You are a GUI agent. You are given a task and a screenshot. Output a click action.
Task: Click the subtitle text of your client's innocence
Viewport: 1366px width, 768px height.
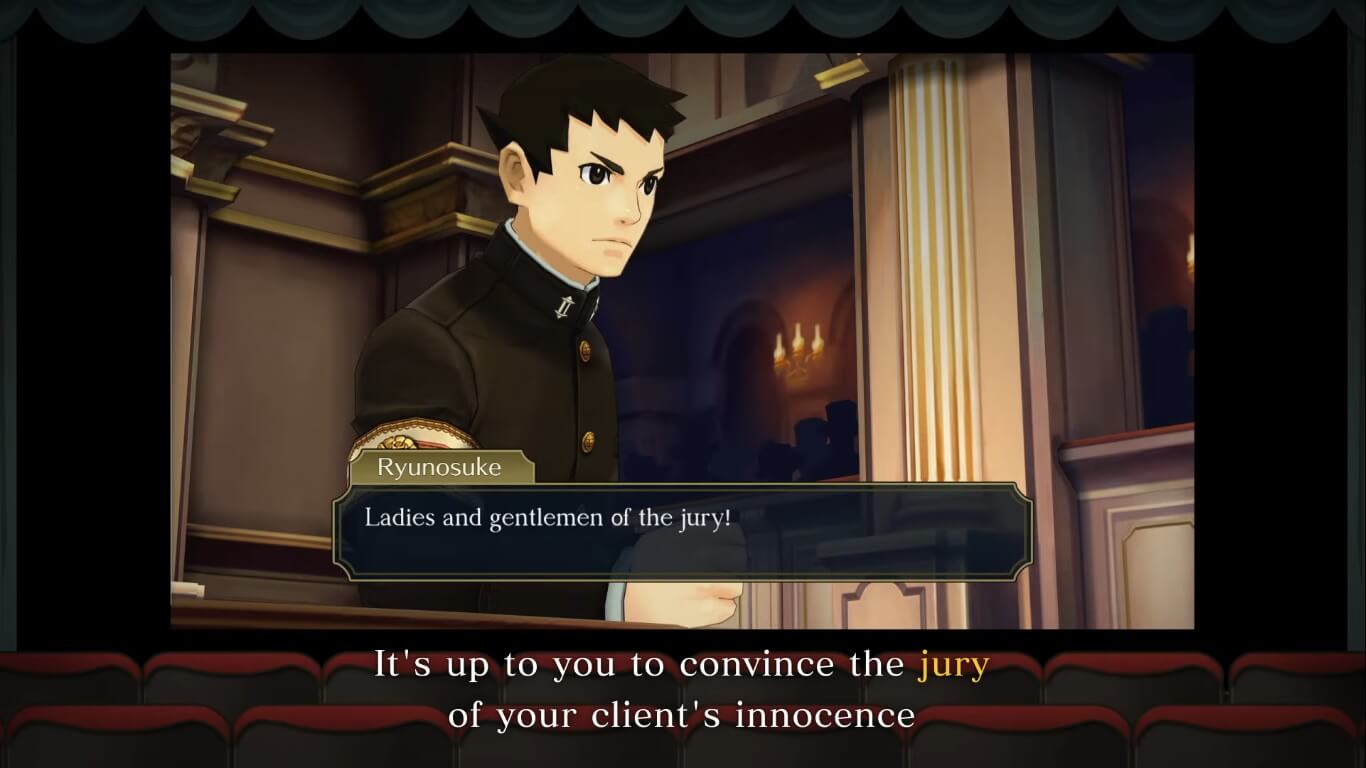coord(683,716)
